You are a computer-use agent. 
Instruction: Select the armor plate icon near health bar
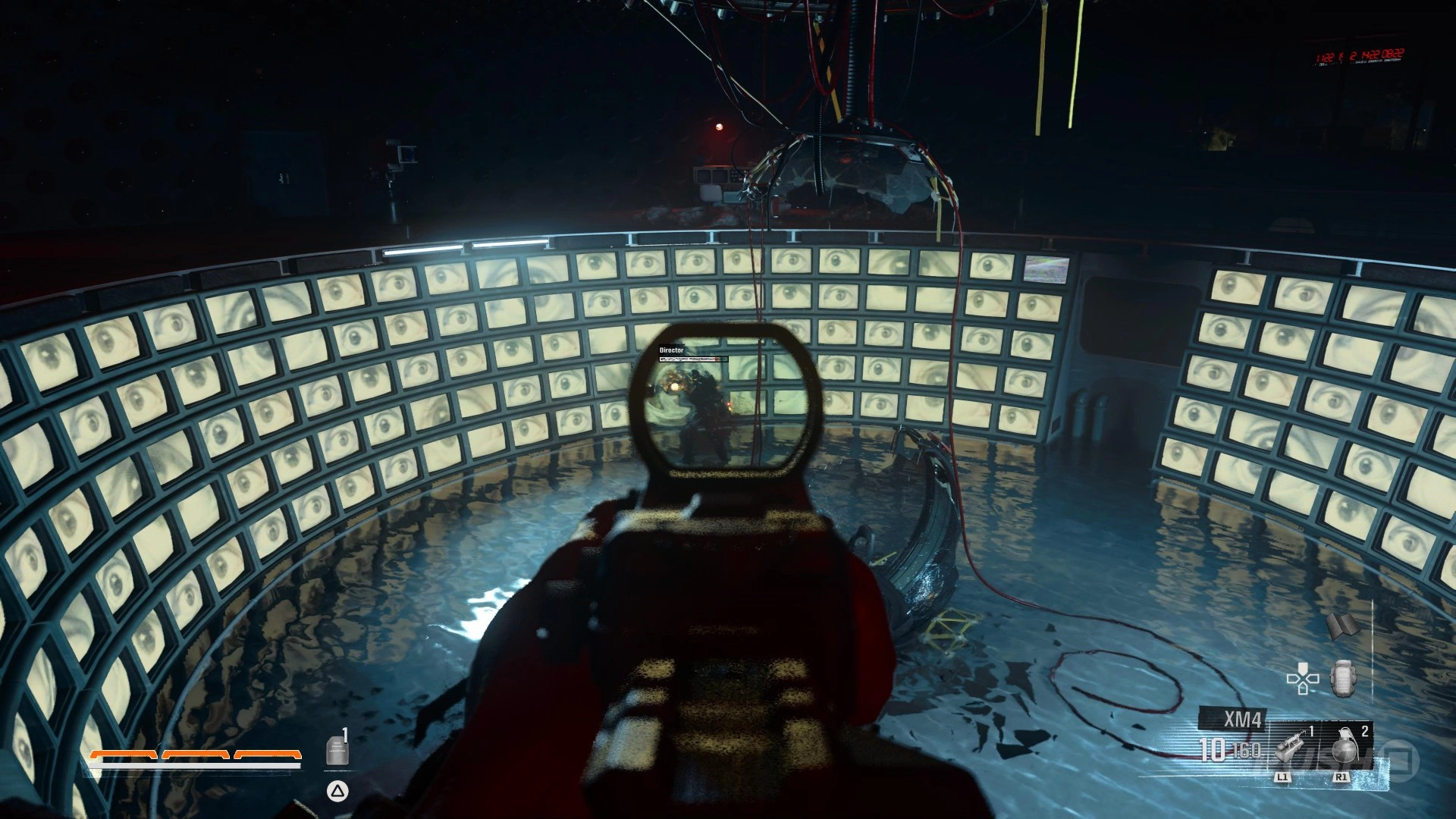point(337,749)
